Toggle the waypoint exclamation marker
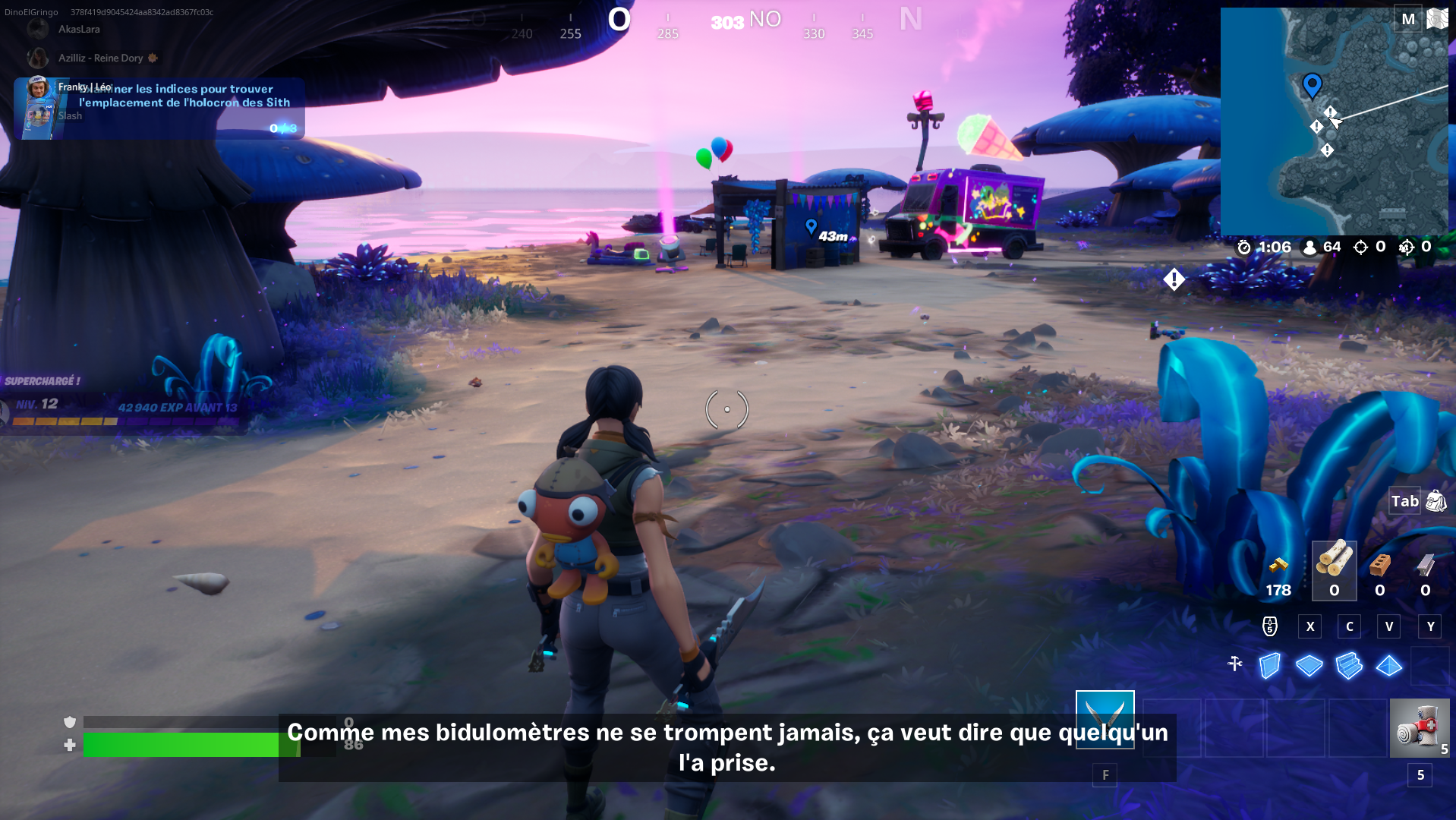1456x820 pixels. point(1174,279)
